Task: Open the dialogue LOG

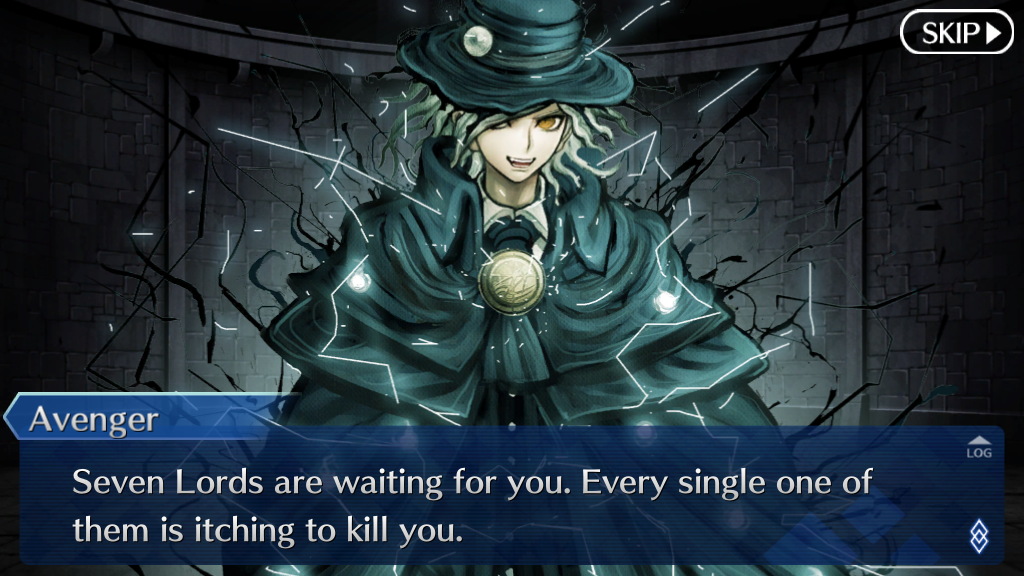Action: tap(979, 447)
